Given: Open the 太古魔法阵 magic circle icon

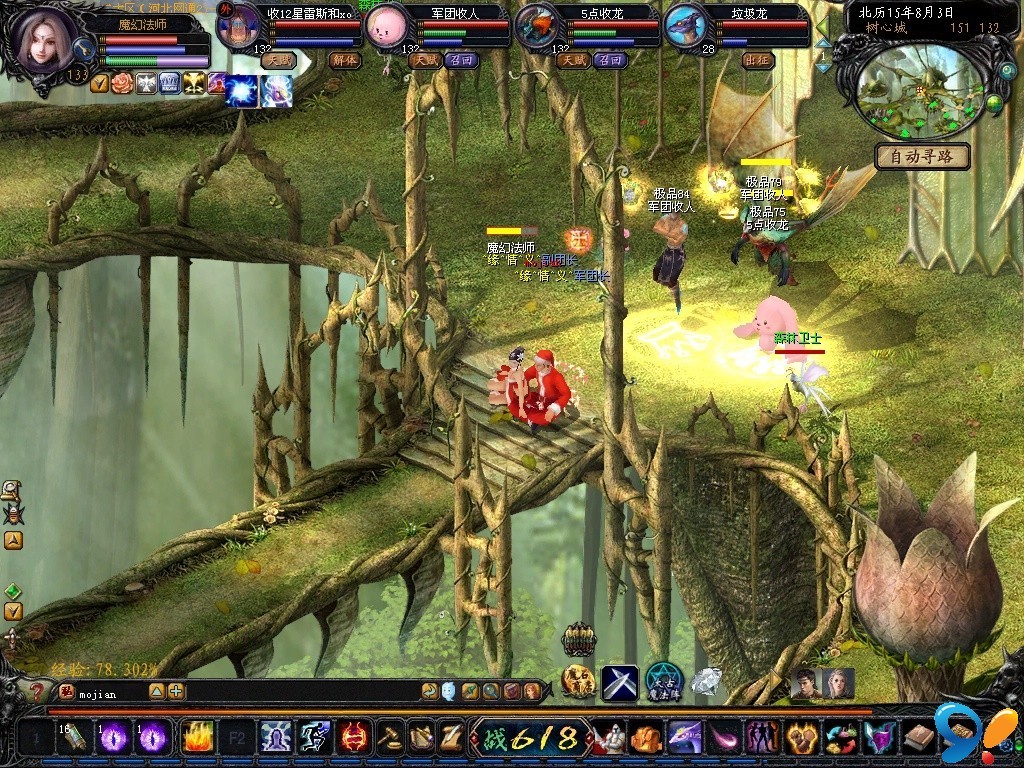Looking at the screenshot, I should click(663, 682).
